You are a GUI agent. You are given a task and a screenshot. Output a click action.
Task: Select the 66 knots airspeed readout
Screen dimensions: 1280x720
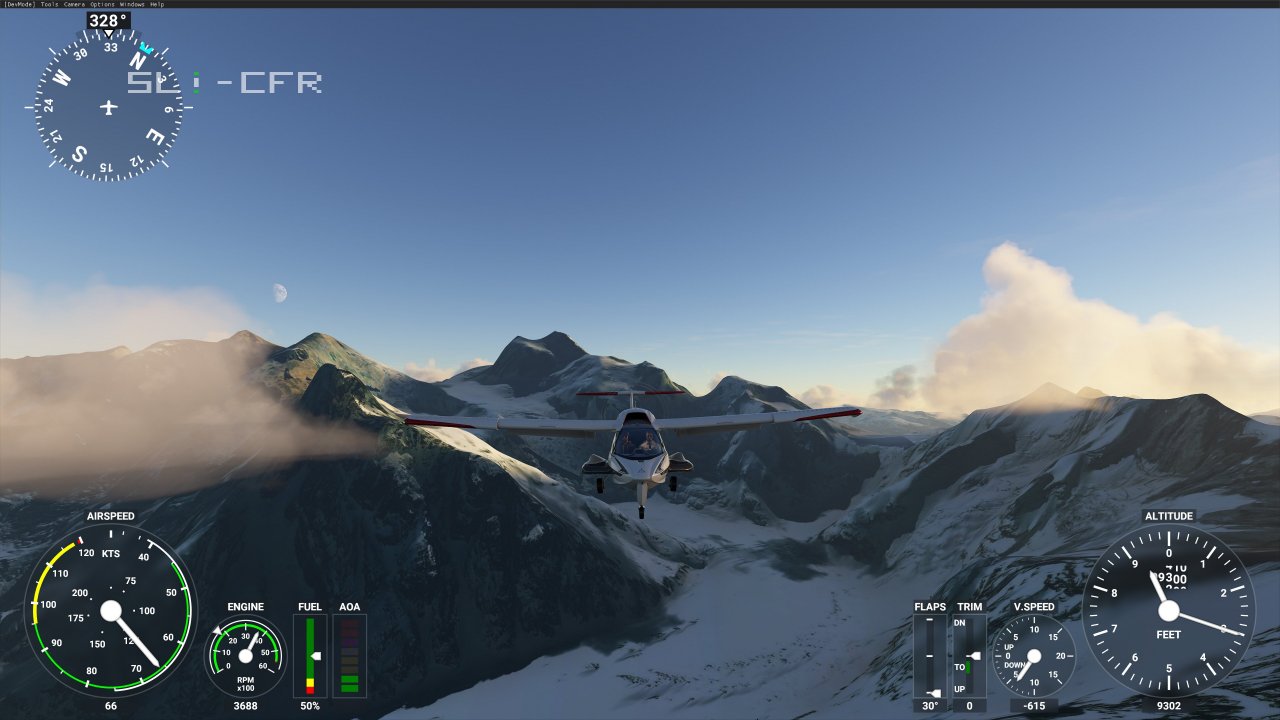[110, 705]
